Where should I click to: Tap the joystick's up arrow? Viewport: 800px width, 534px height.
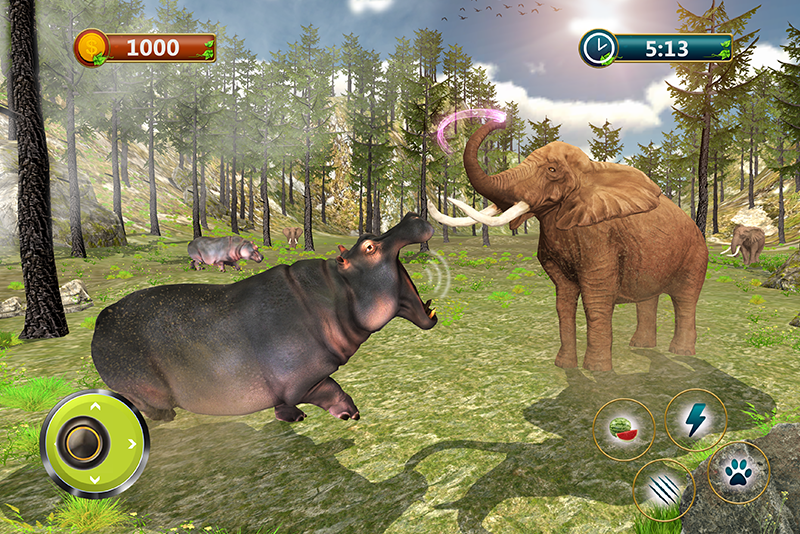tap(95, 407)
